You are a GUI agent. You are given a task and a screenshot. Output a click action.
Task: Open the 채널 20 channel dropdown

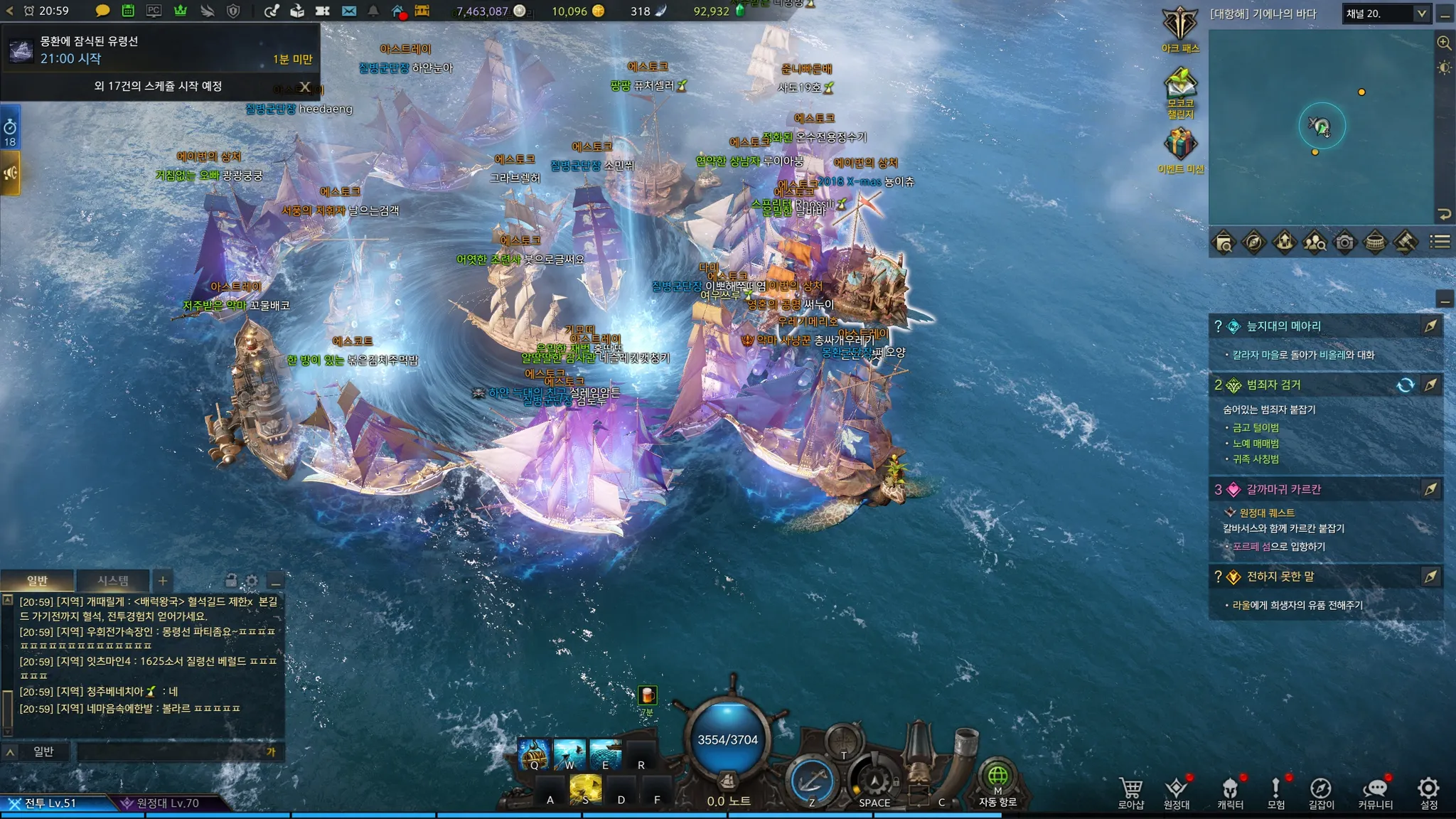tap(1386, 14)
